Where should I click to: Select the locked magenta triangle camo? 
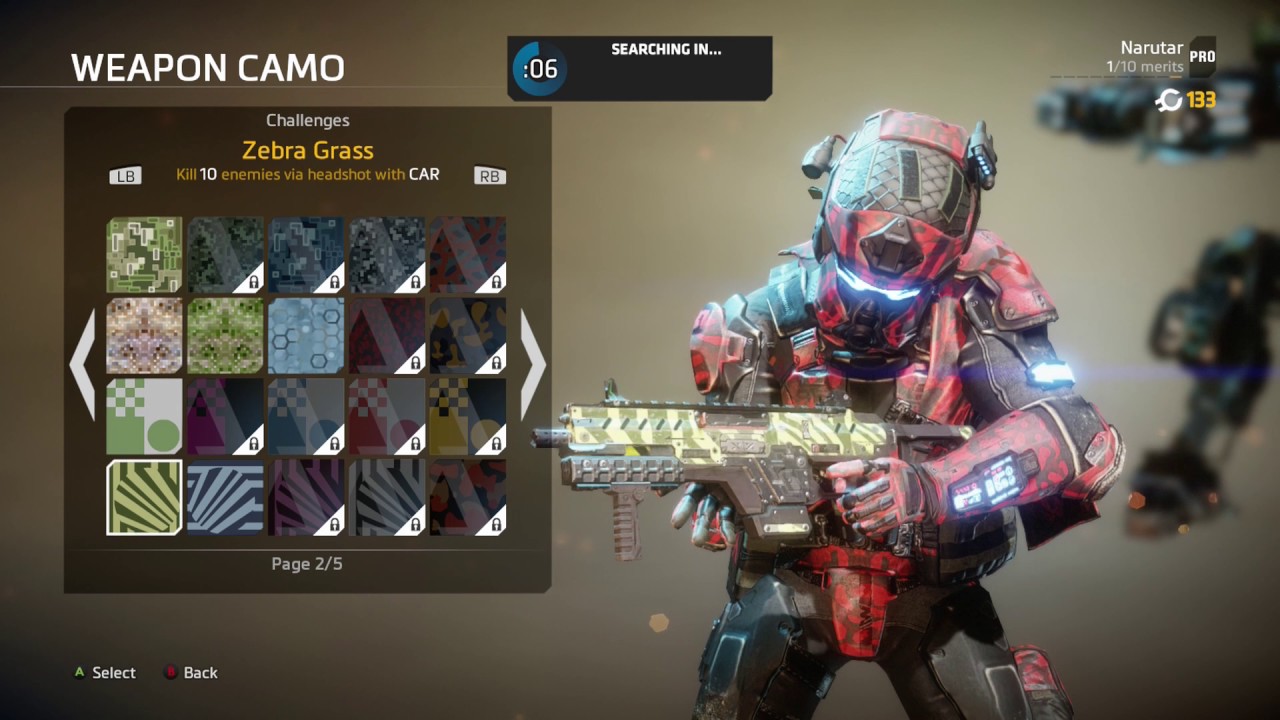(x=225, y=416)
